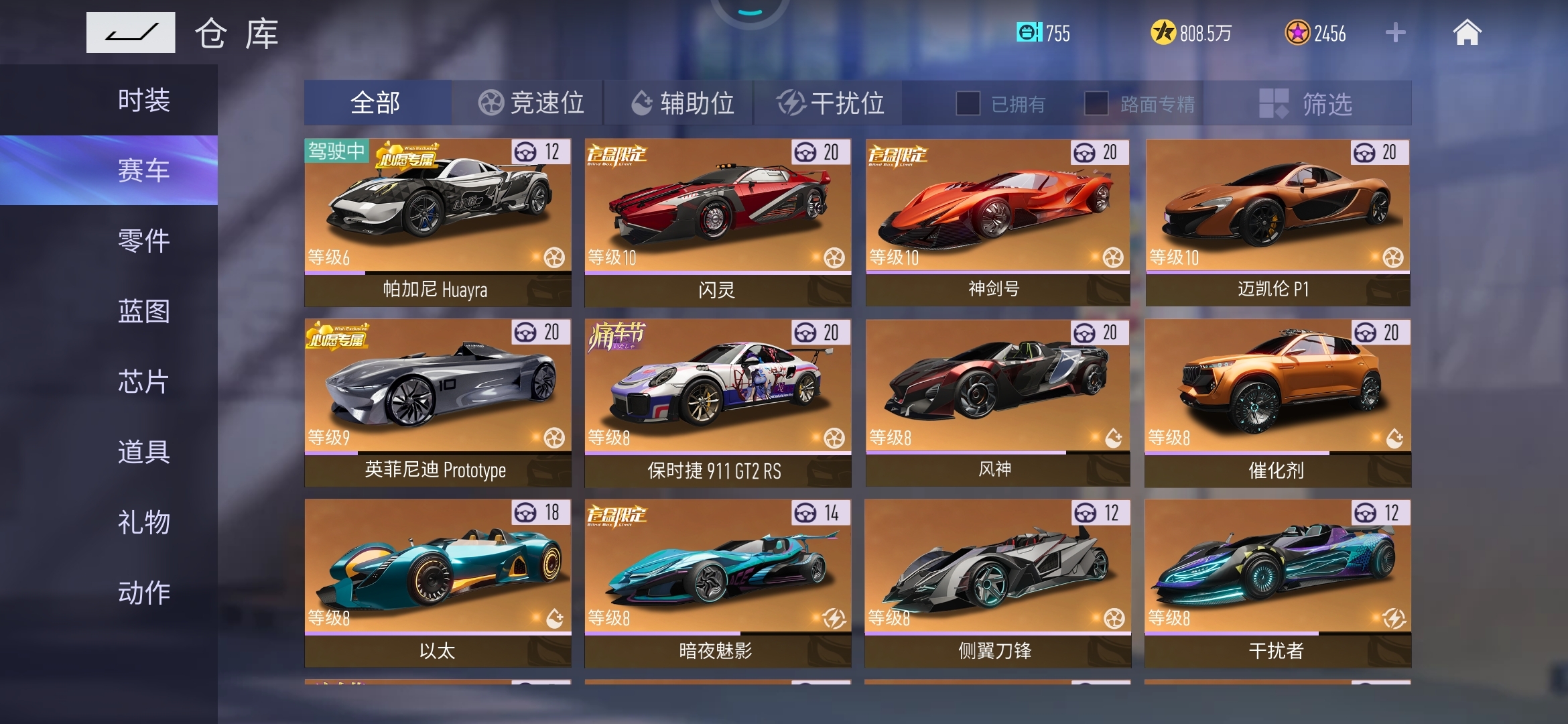Toggle the 已拥有 checkbox
The height and width of the screenshot is (724, 1568).
(968, 103)
